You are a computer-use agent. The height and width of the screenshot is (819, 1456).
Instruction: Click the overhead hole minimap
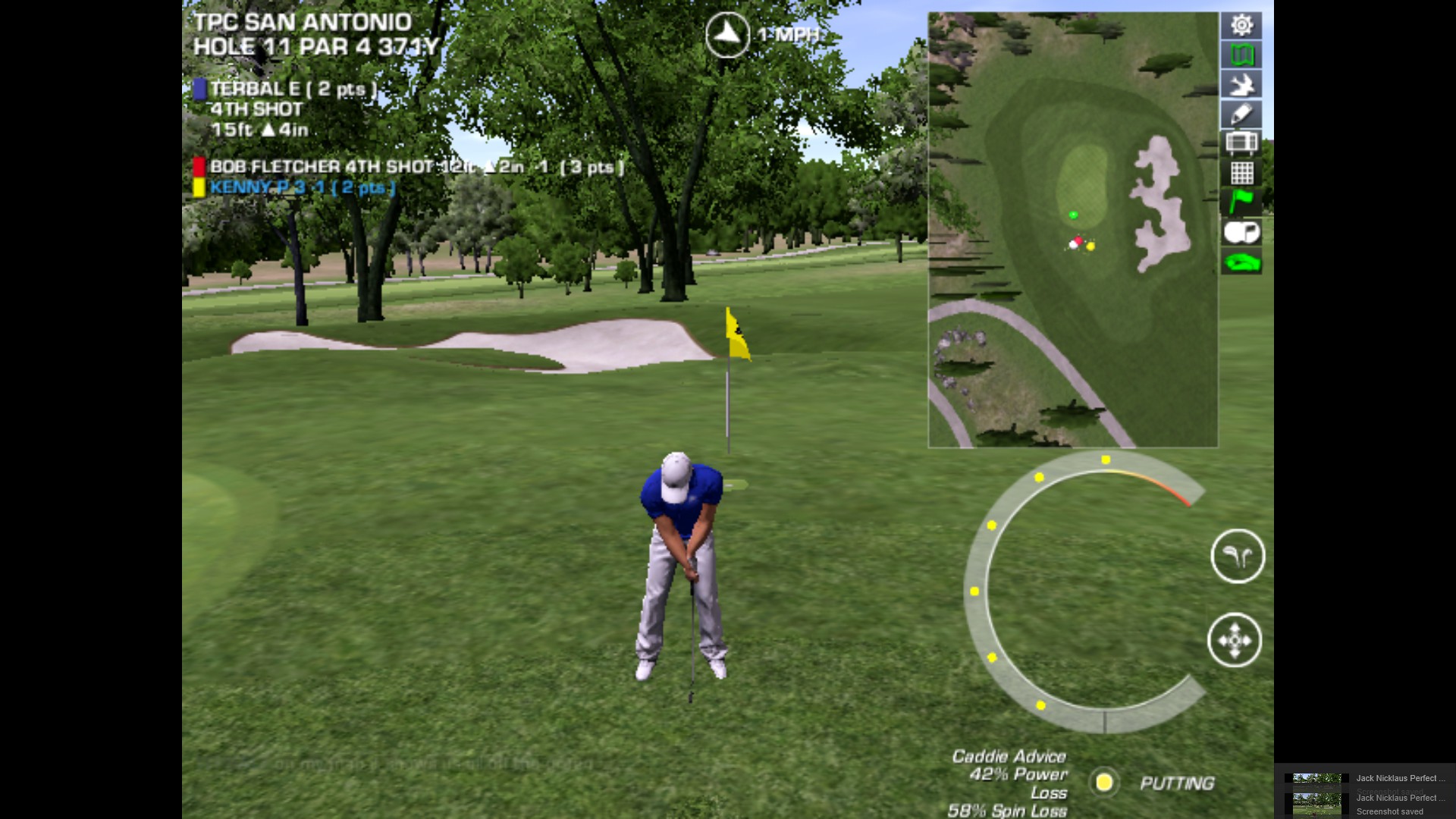1072,229
